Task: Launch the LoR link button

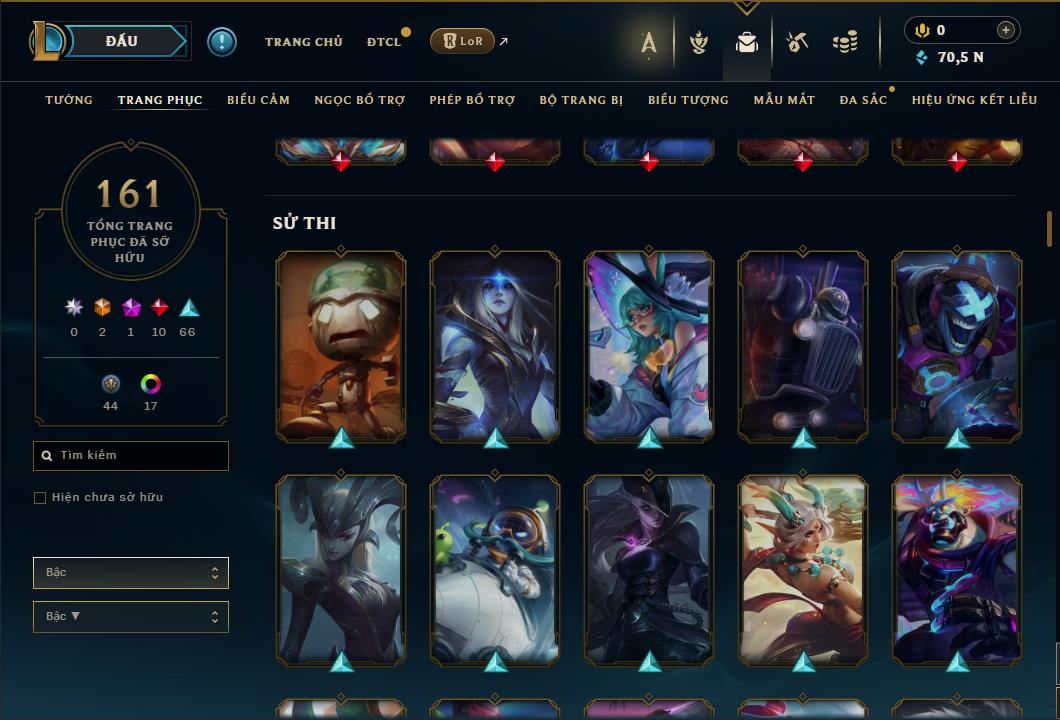Action: click(462, 41)
